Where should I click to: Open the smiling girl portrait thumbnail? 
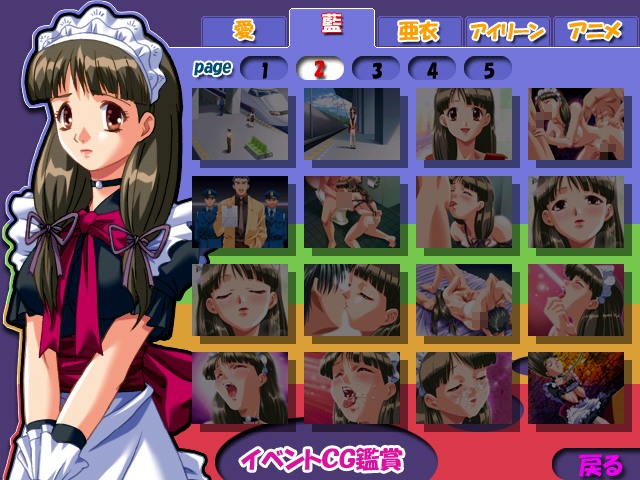click(x=462, y=124)
